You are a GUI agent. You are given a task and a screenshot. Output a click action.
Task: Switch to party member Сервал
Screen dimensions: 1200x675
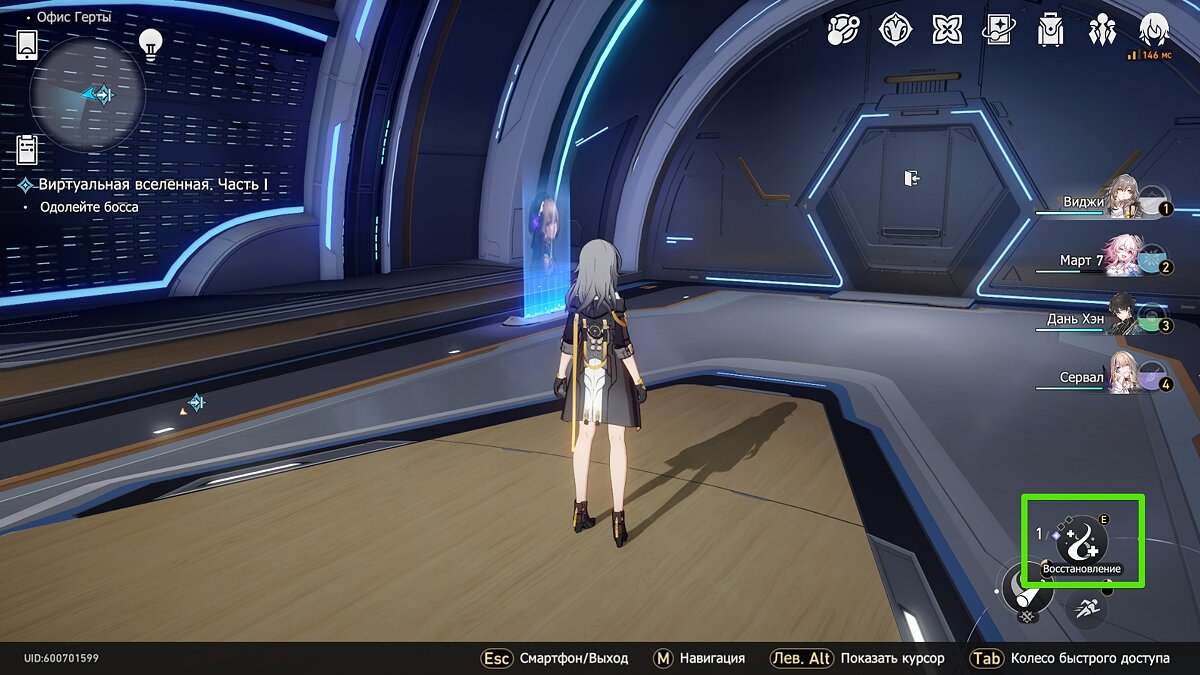(1125, 377)
